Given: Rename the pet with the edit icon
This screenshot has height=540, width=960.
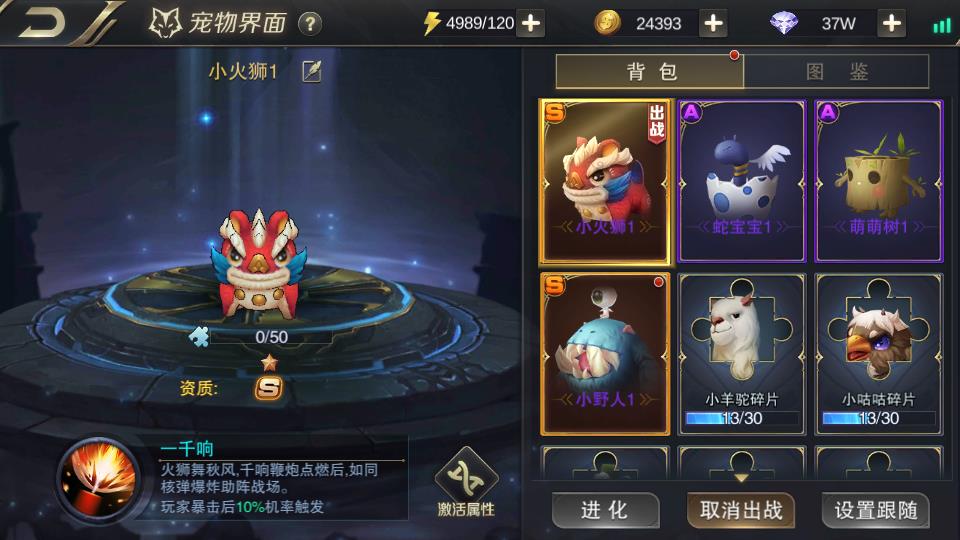Looking at the screenshot, I should [x=312, y=72].
